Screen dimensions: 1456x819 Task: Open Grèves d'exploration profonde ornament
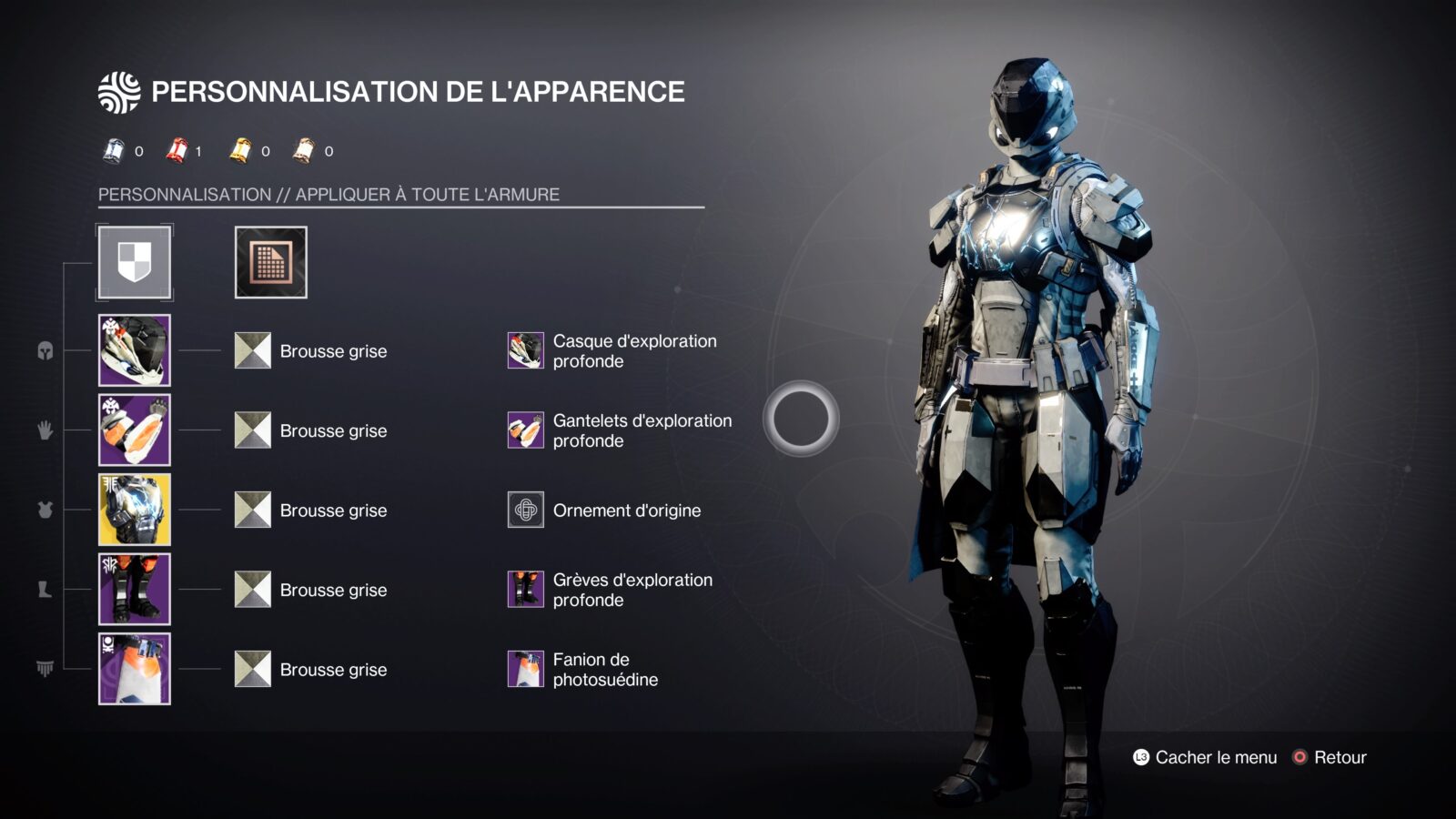[526, 590]
